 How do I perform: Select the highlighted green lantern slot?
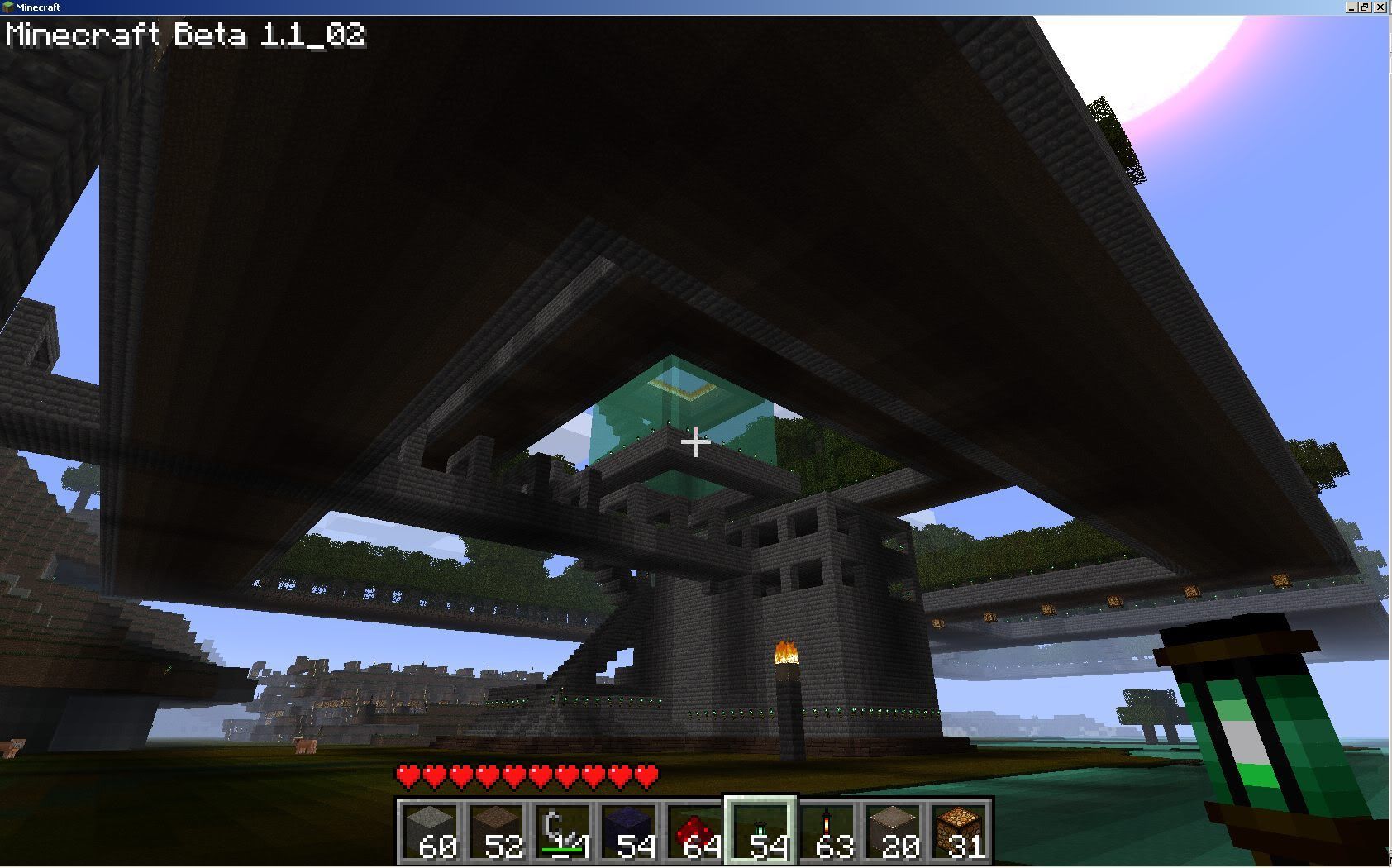[761, 831]
